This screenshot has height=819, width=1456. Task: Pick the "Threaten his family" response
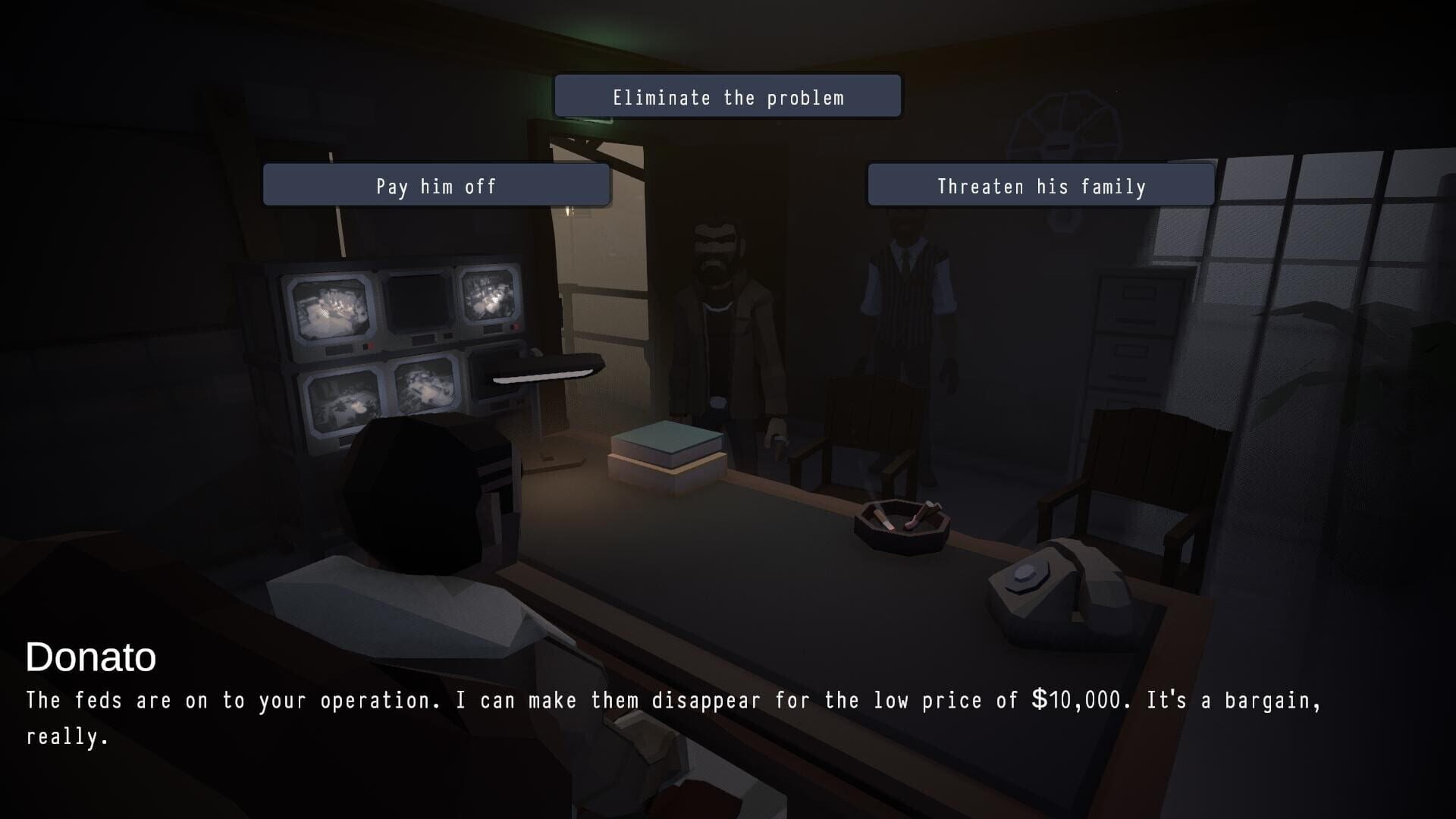click(1040, 185)
